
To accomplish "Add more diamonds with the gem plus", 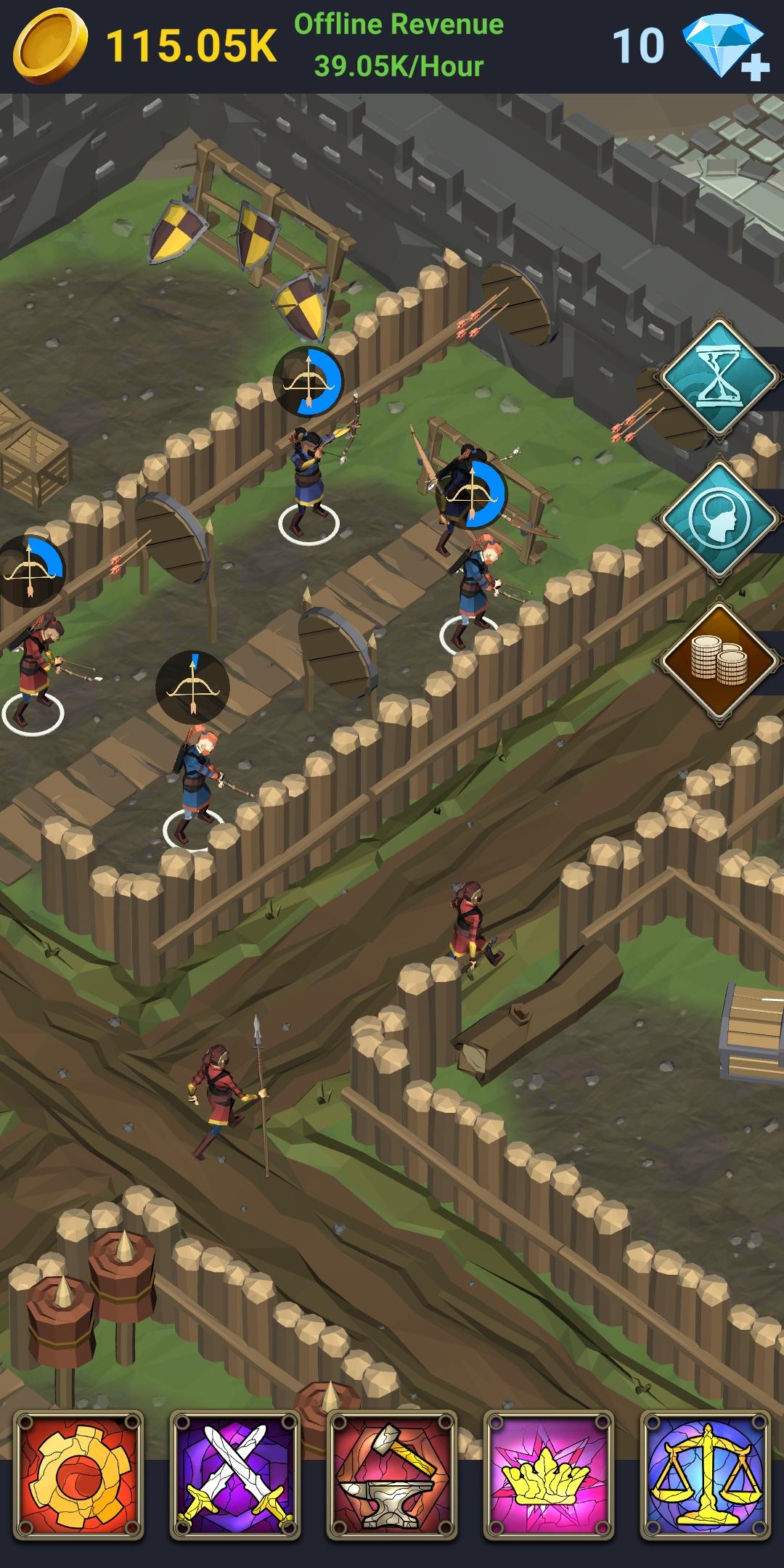I will 726,49.
